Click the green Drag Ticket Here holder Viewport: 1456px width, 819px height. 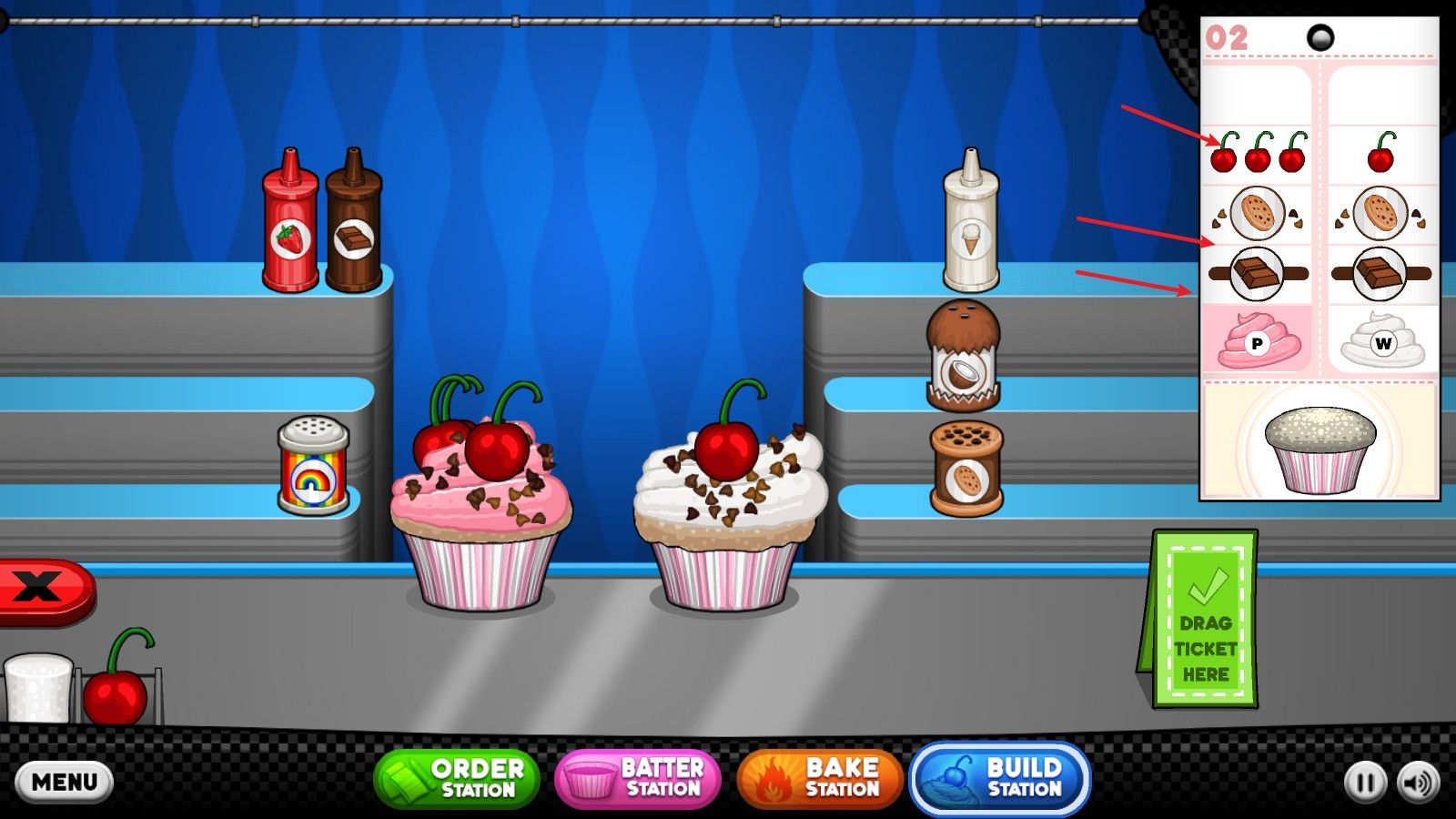click(1203, 621)
